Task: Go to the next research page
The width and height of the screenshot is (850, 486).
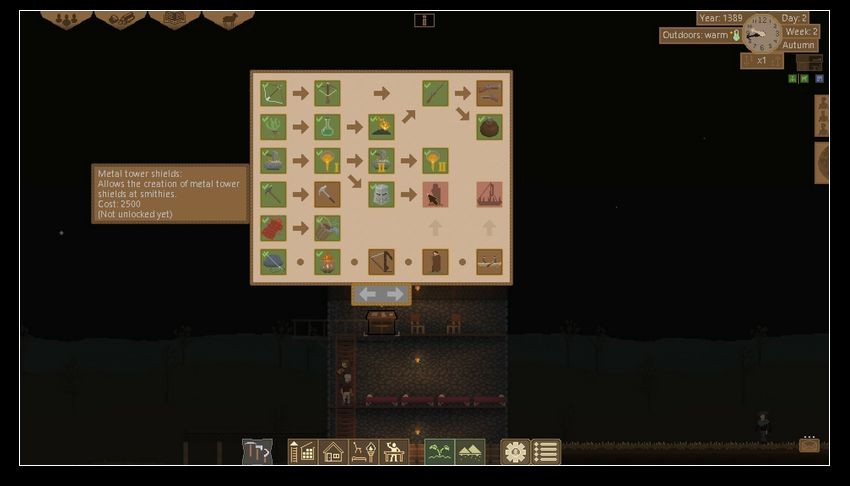Action: (396, 294)
